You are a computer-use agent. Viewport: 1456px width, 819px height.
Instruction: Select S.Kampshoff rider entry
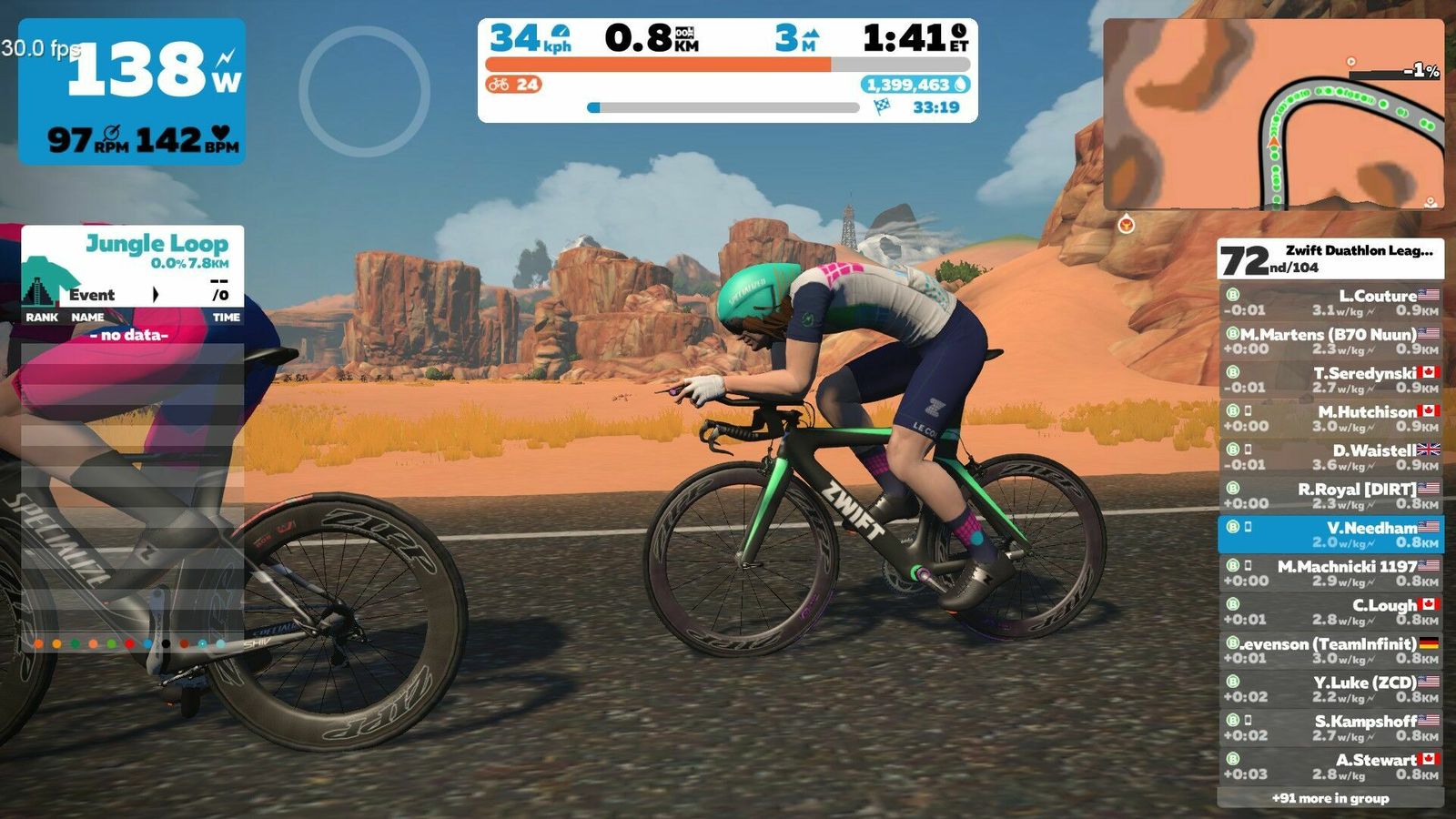pos(1330,728)
